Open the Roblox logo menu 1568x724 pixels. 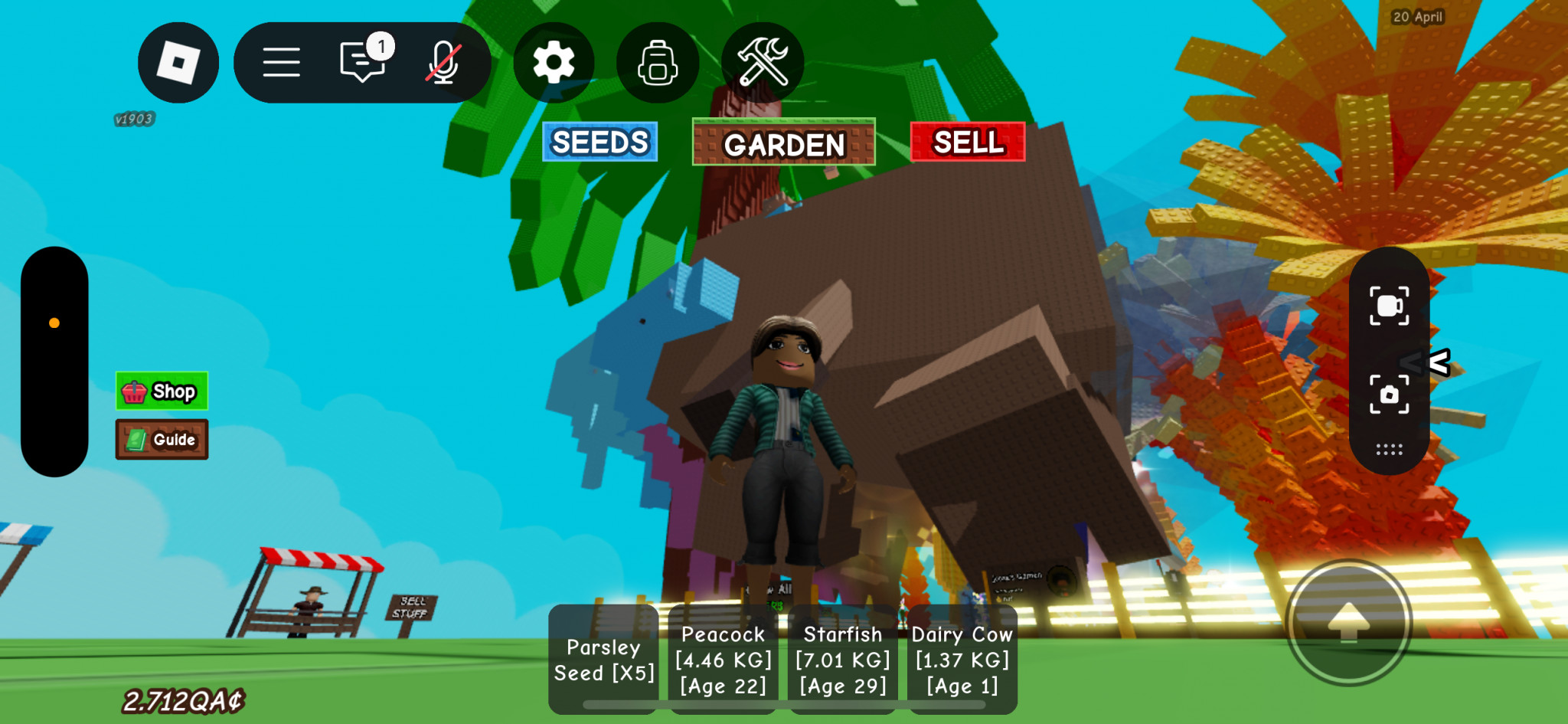tap(178, 63)
